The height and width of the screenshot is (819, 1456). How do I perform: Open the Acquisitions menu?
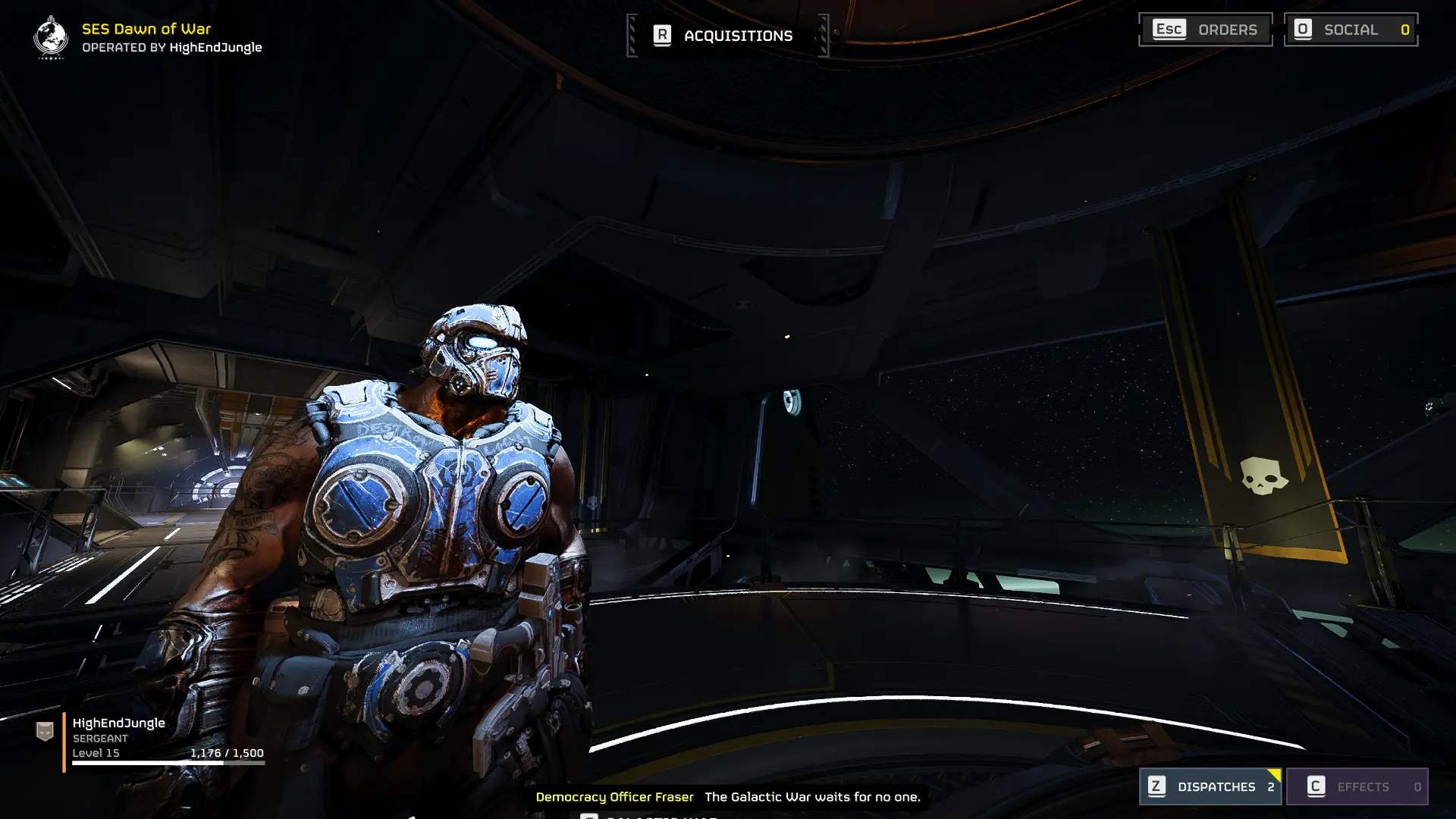click(726, 36)
